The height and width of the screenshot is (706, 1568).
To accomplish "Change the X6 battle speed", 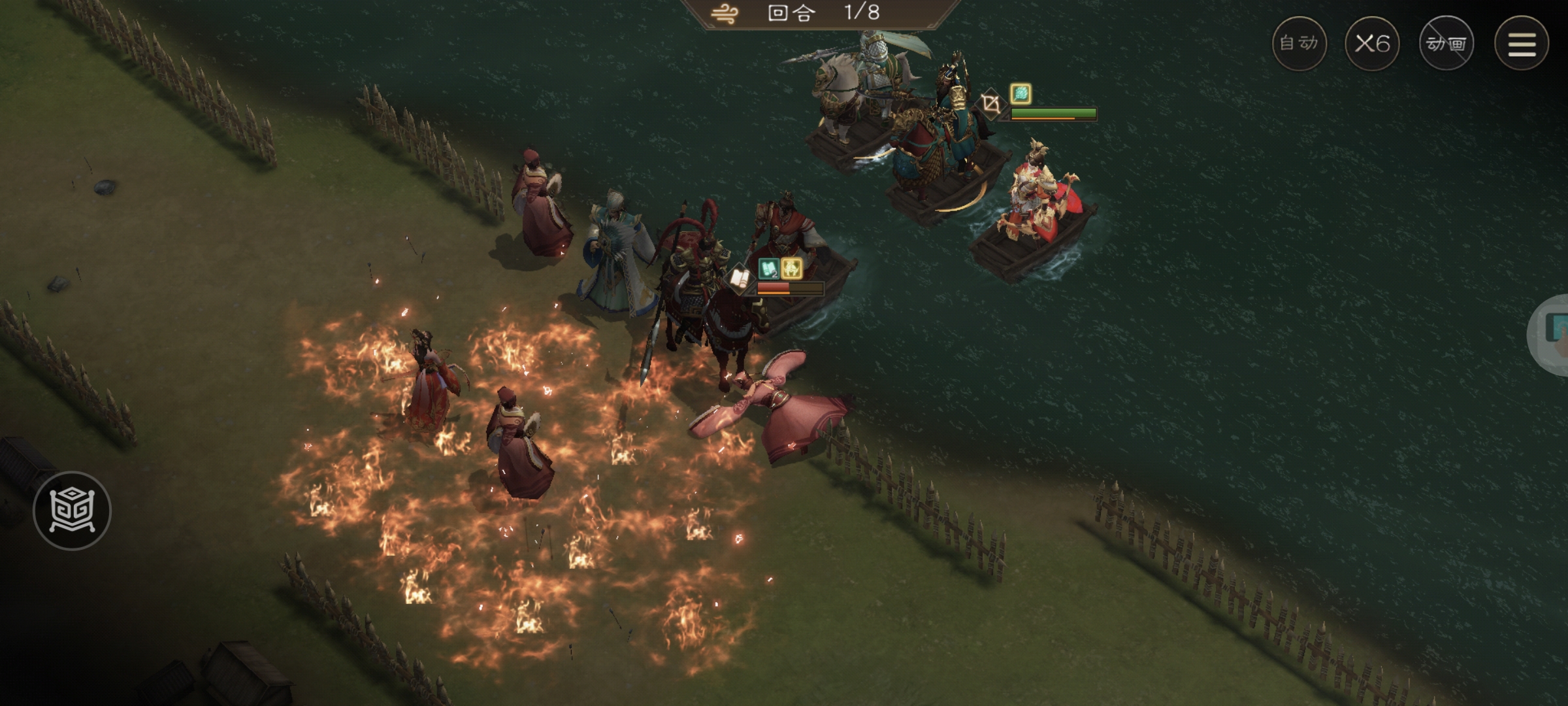I will [1372, 44].
